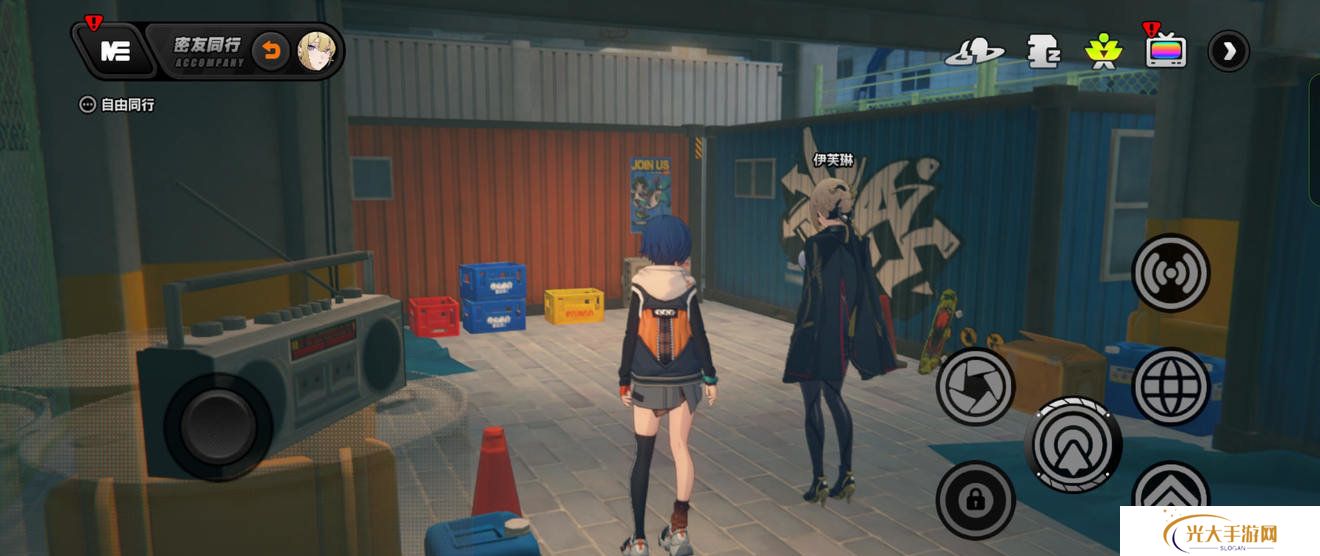Open the notebook with Z icon
The height and width of the screenshot is (556, 1320).
pyautogui.click(x=1043, y=50)
